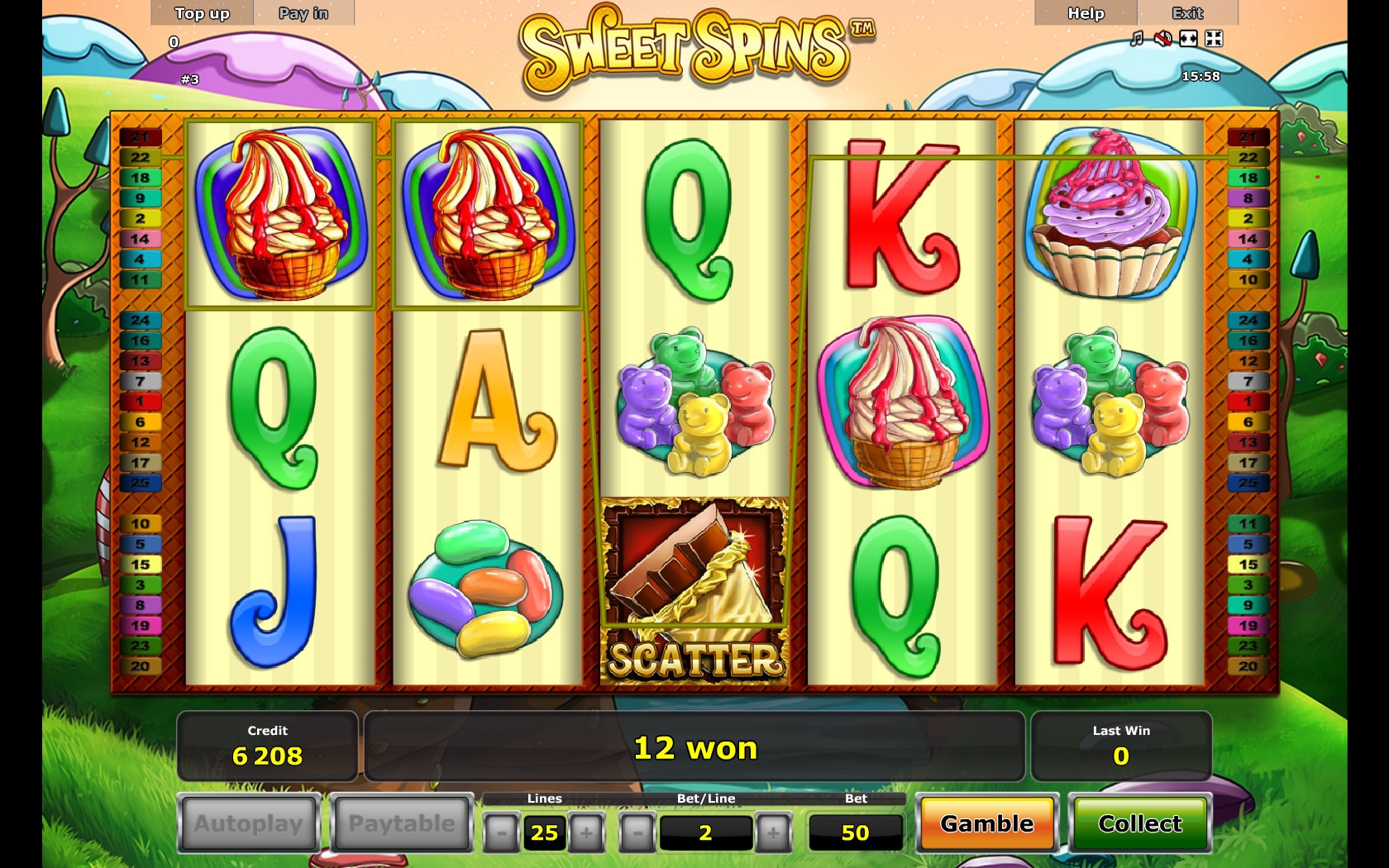Gamble the 12 won
The height and width of the screenshot is (868, 1389).
click(x=986, y=823)
